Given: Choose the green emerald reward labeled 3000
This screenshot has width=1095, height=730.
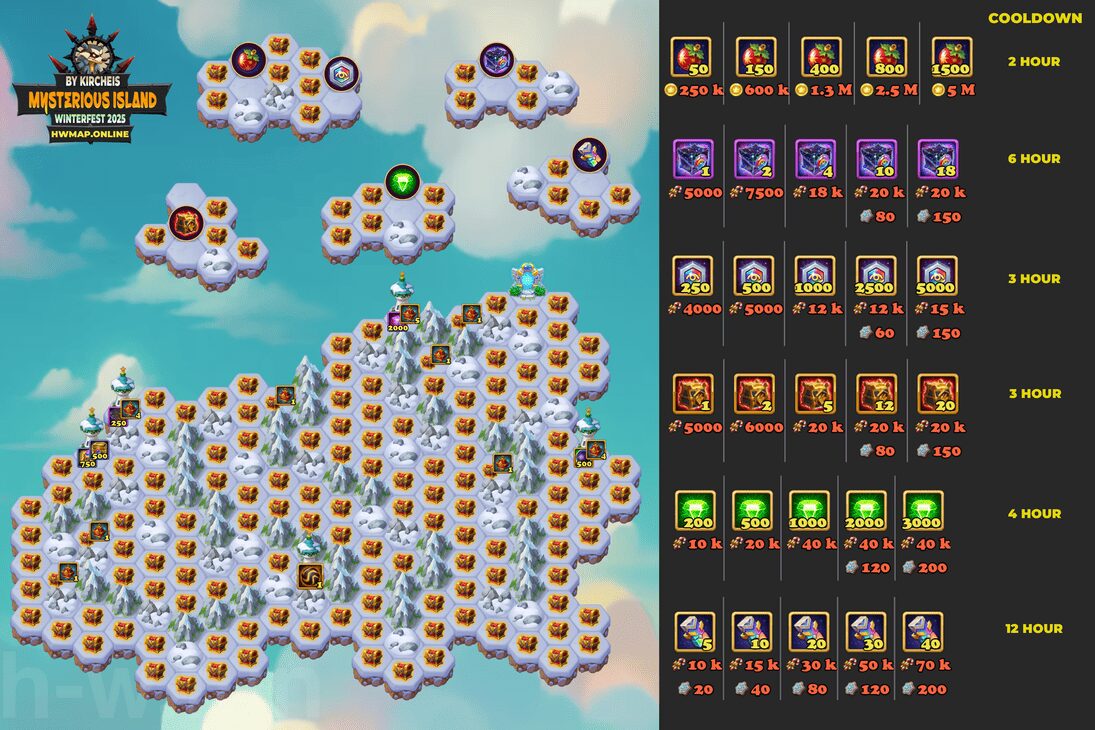Looking at the screenshot, I should [923, 510].
